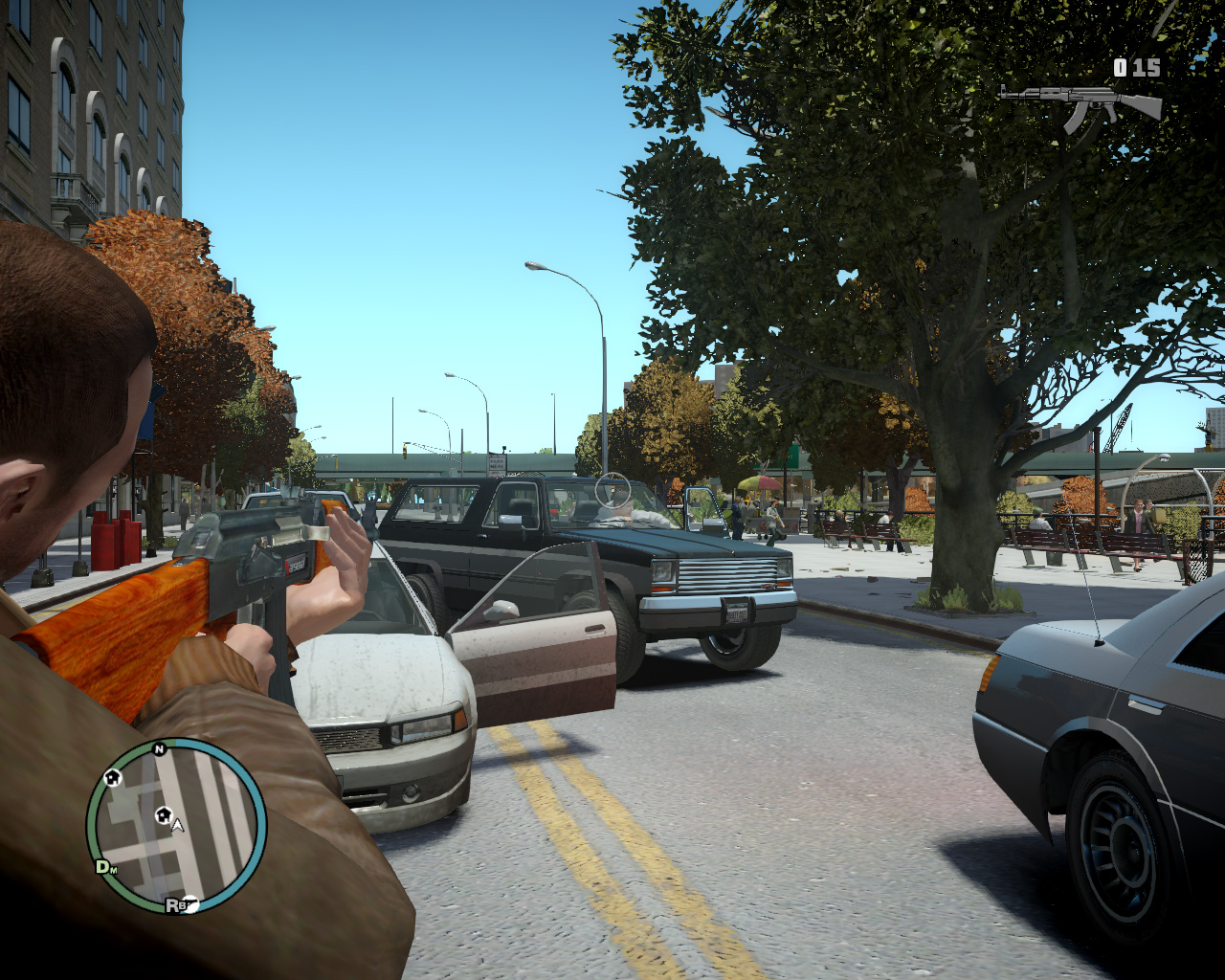Select the safehouse icon beside the player arrow
Viewport: 1225px width, 980px height.
coord(163,814)
